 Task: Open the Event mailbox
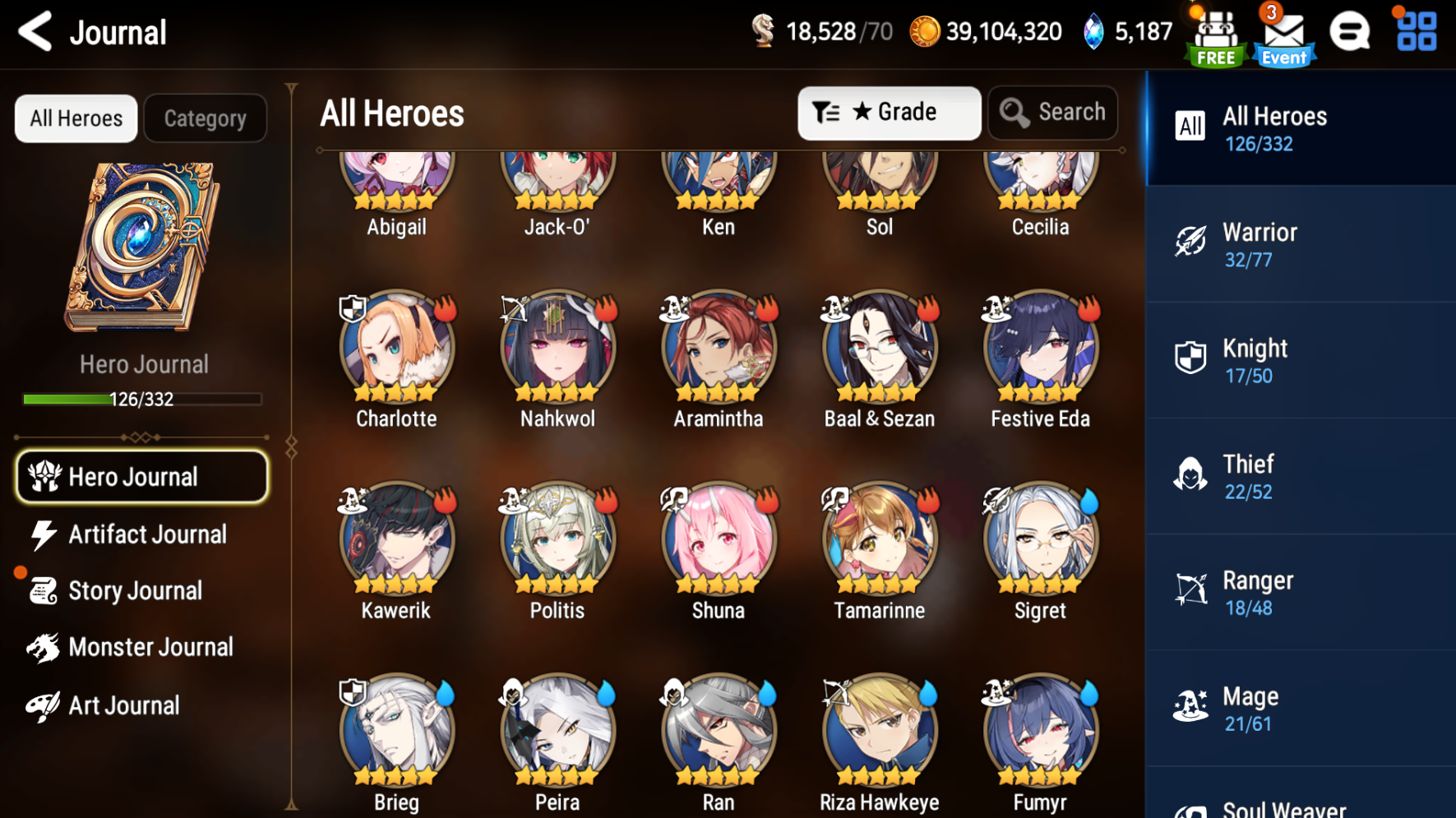click(1283, 35)
